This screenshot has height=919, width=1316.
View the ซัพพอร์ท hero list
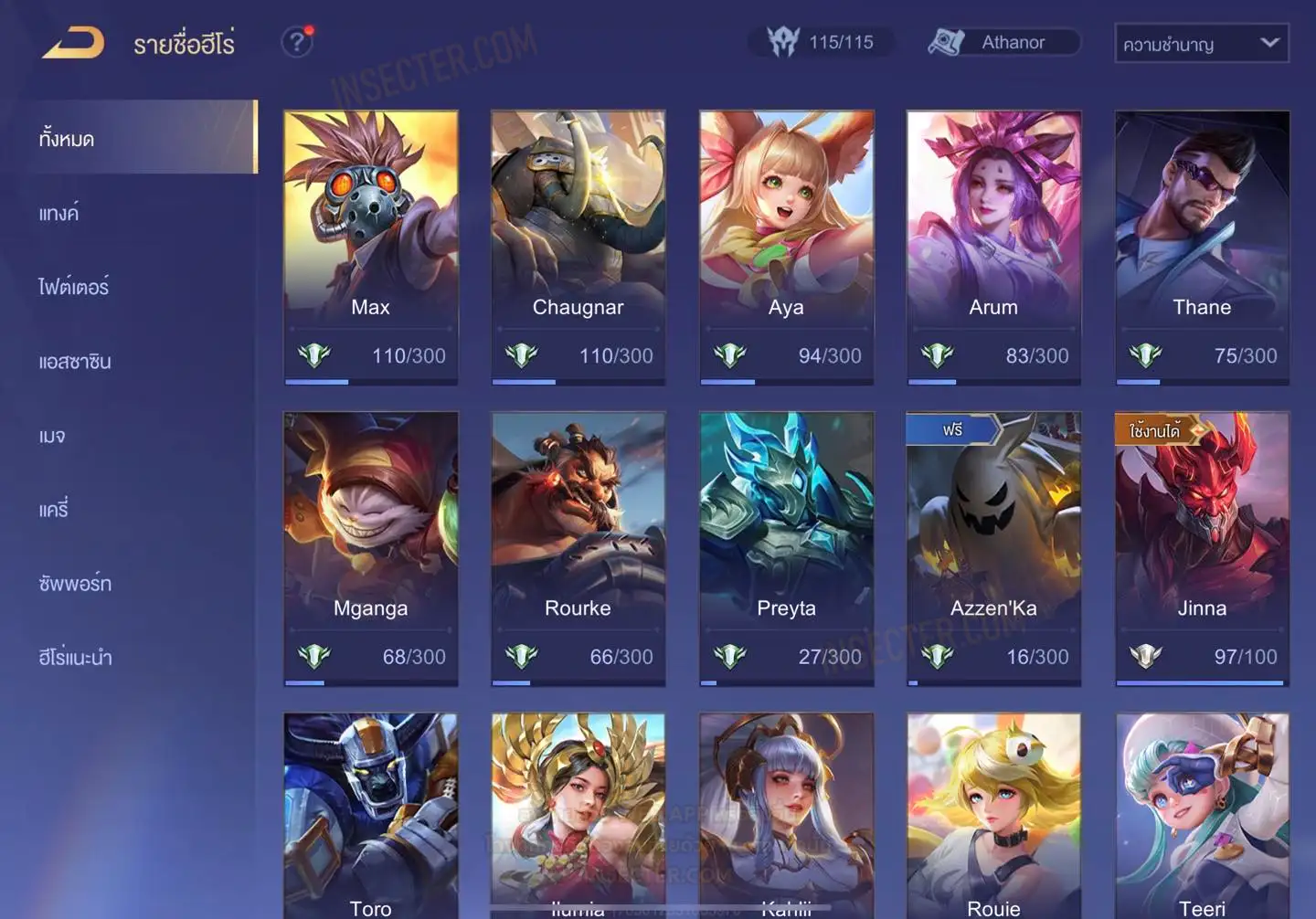(75, 584)
